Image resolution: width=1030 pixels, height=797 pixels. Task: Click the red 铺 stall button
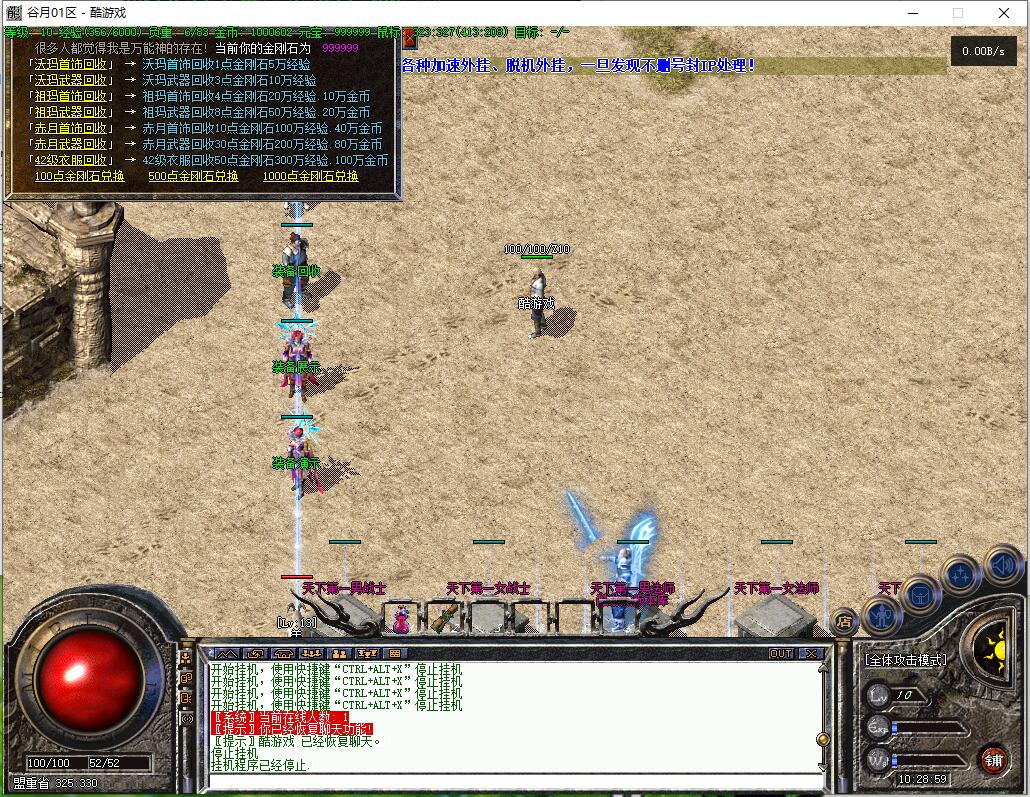coord(993,760)
